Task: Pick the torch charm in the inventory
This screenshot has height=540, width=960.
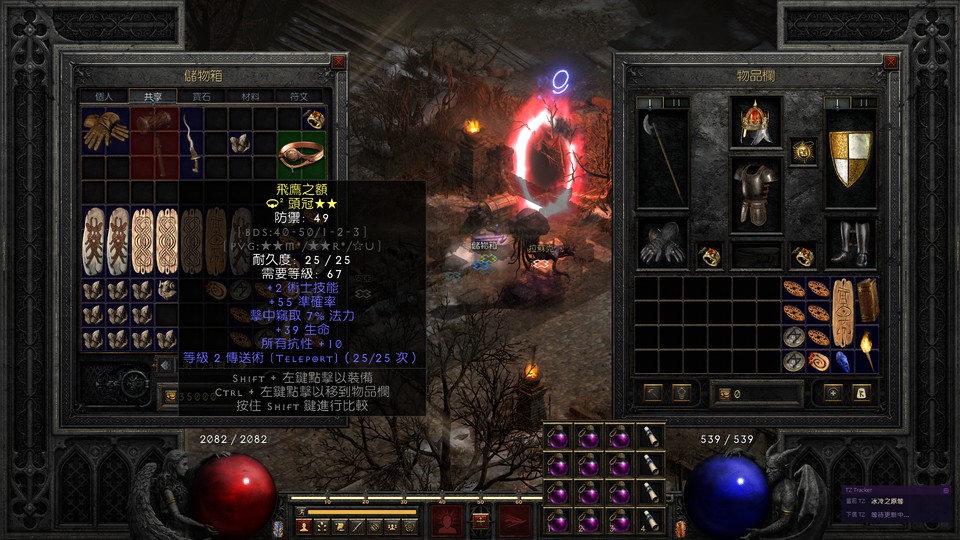Action: click(866, 350)
